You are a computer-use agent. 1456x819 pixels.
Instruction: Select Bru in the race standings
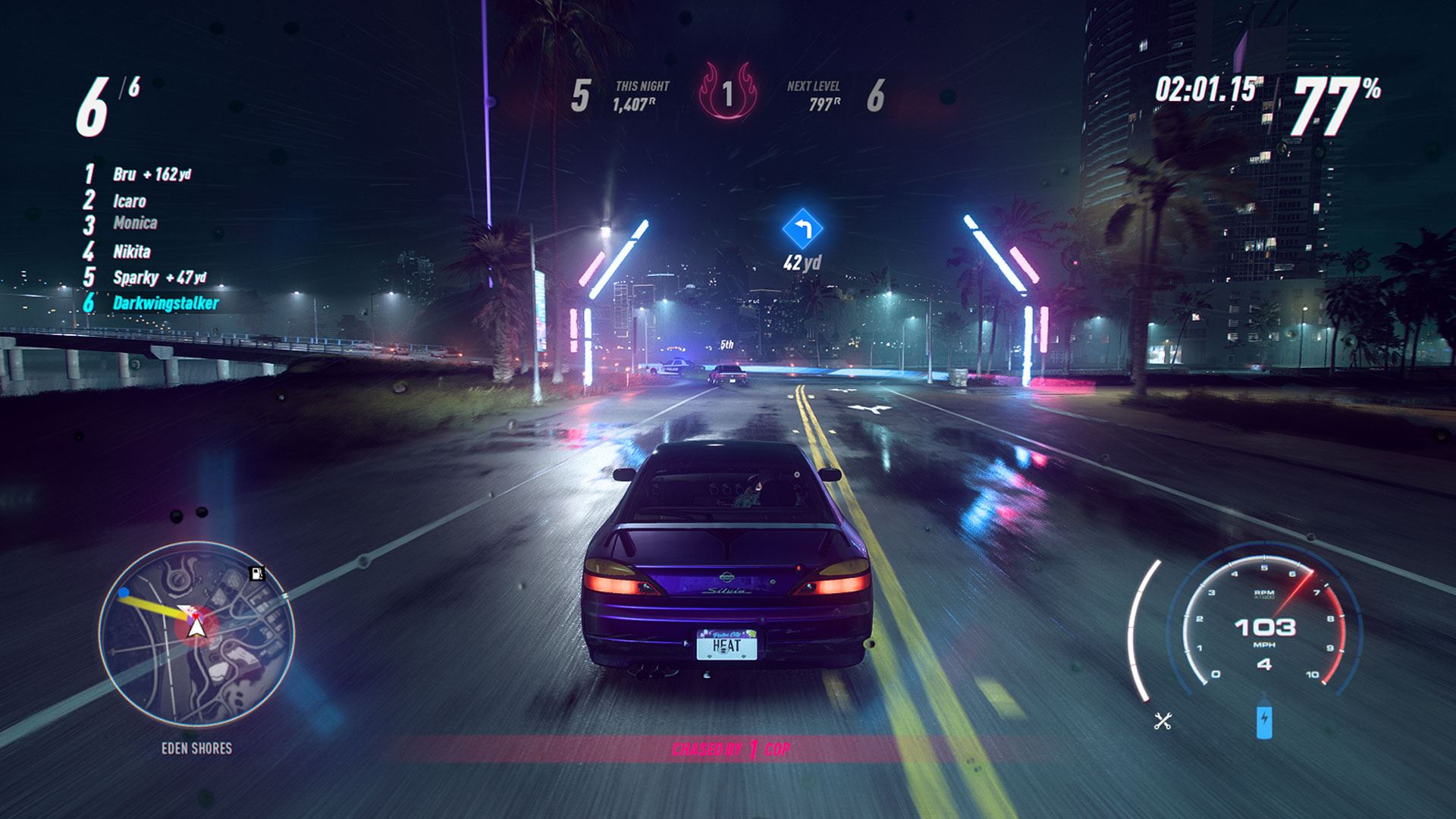click(125, 174)
